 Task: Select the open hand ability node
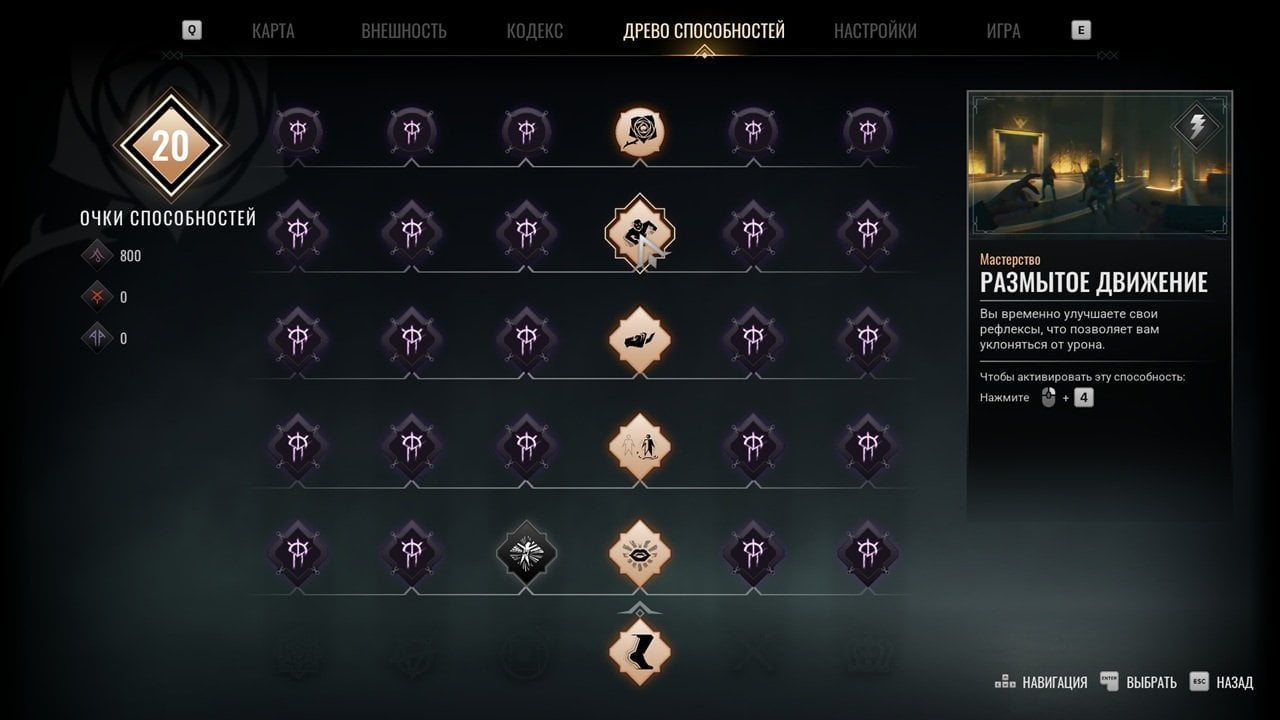point(640,339)
